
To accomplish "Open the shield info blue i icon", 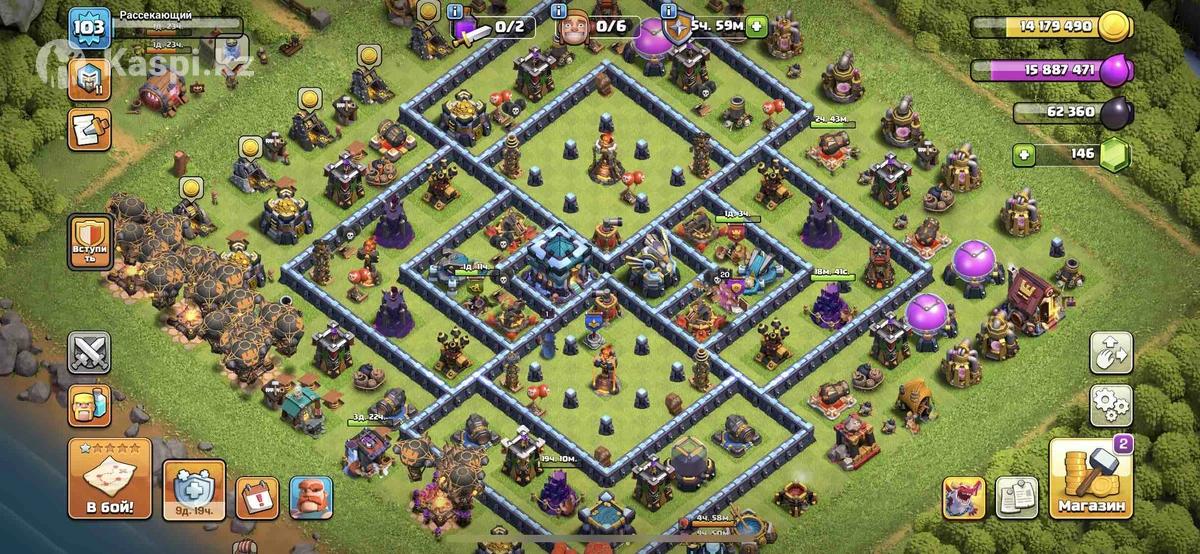I will tap(670, 11).
